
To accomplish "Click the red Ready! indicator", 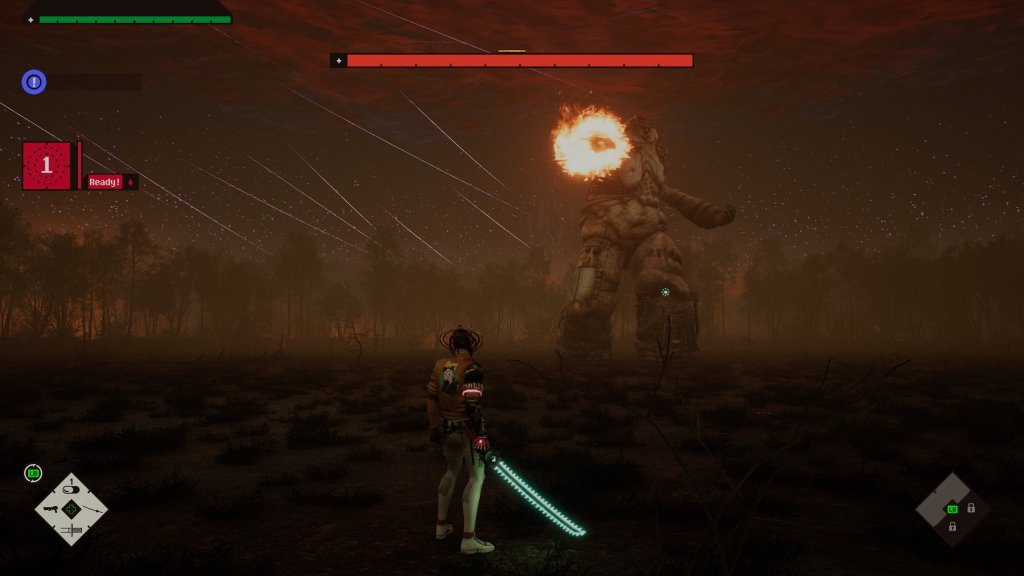I will [104, 182].
